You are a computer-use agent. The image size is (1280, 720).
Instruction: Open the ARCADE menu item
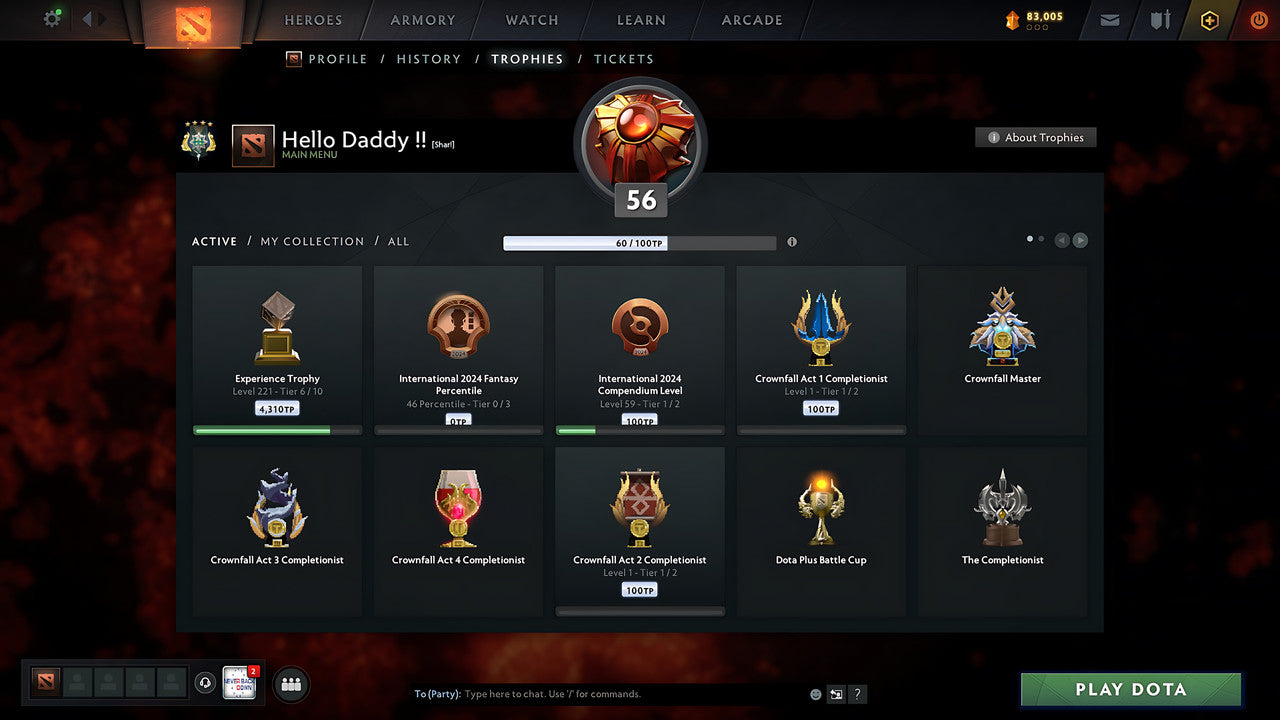point(751,19)
